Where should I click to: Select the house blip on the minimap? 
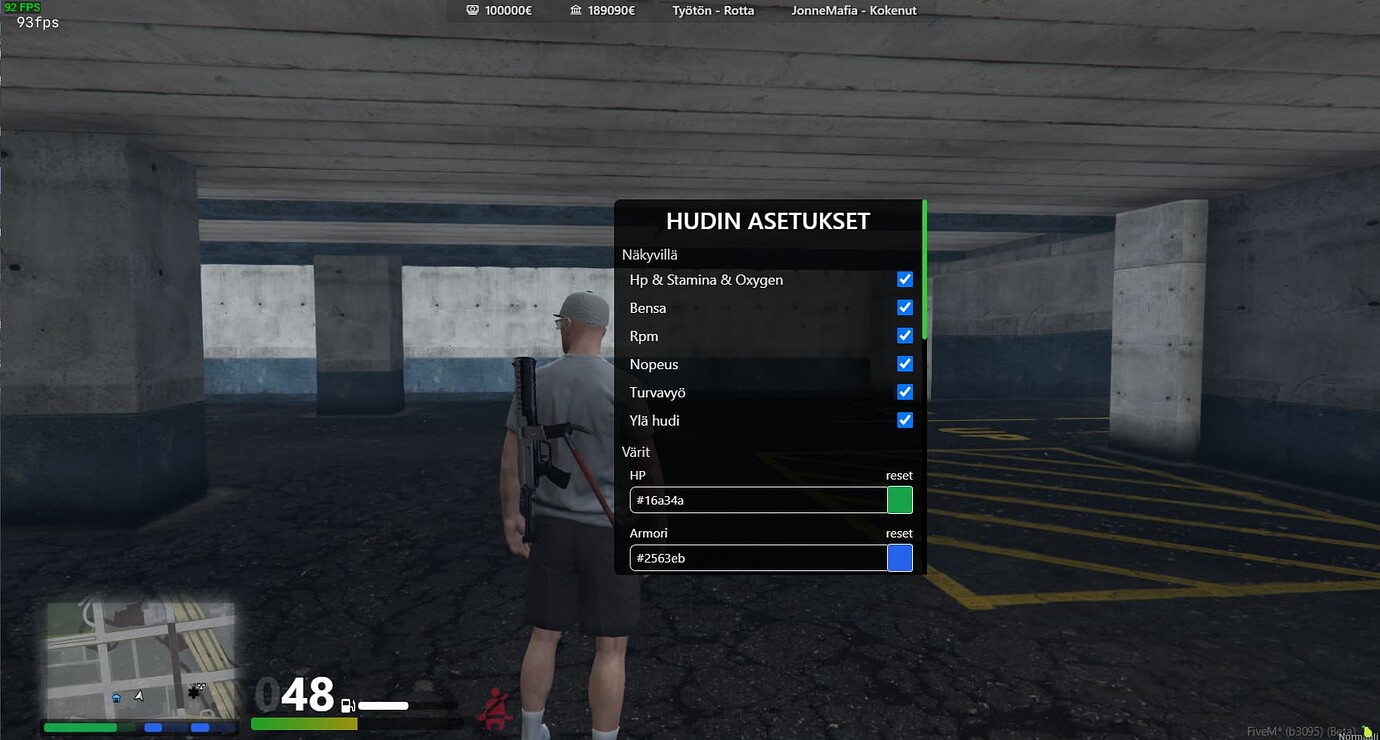click(x=117, y=698)
